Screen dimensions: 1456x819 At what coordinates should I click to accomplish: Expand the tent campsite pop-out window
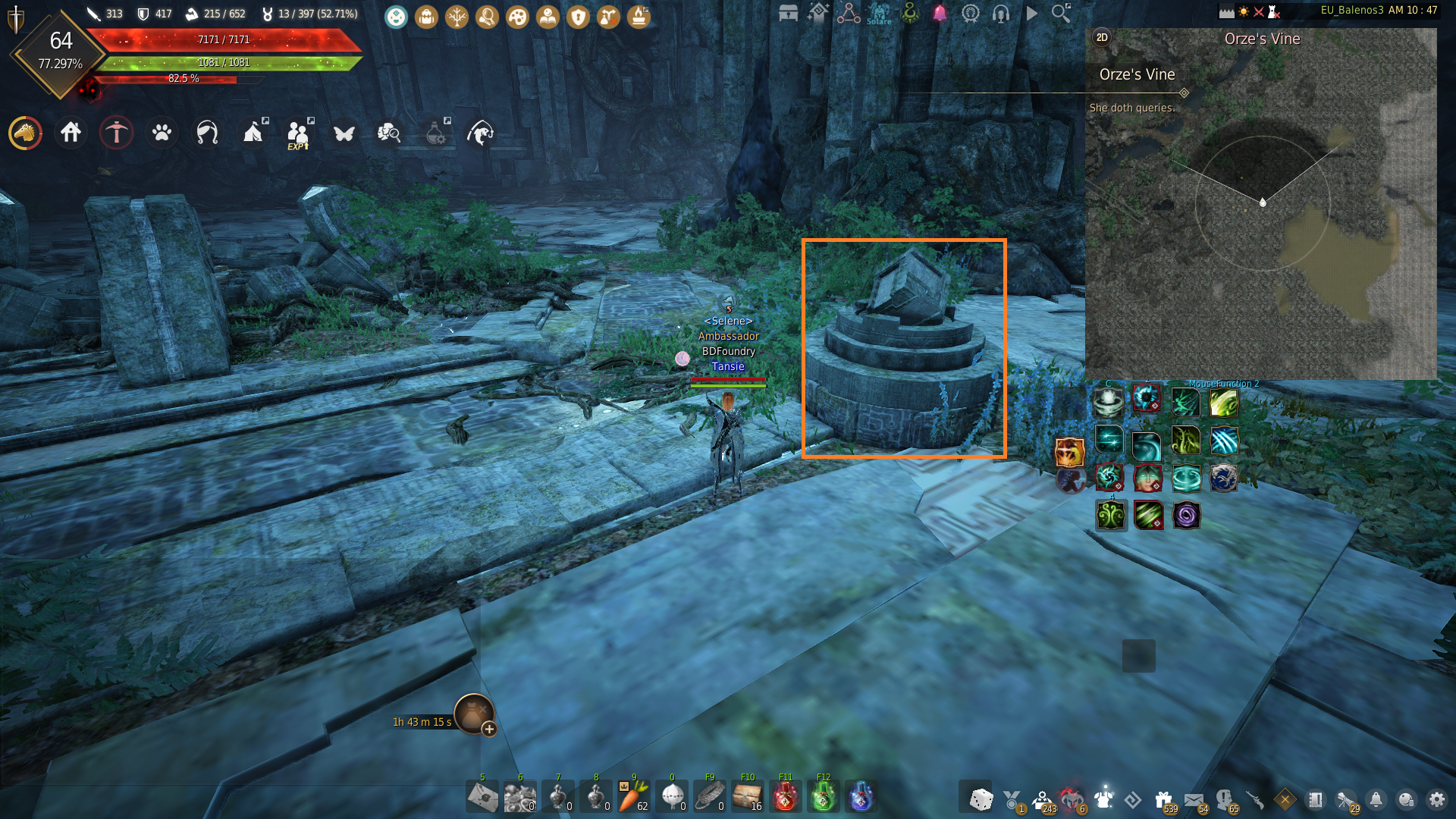(x=265, y=121)
